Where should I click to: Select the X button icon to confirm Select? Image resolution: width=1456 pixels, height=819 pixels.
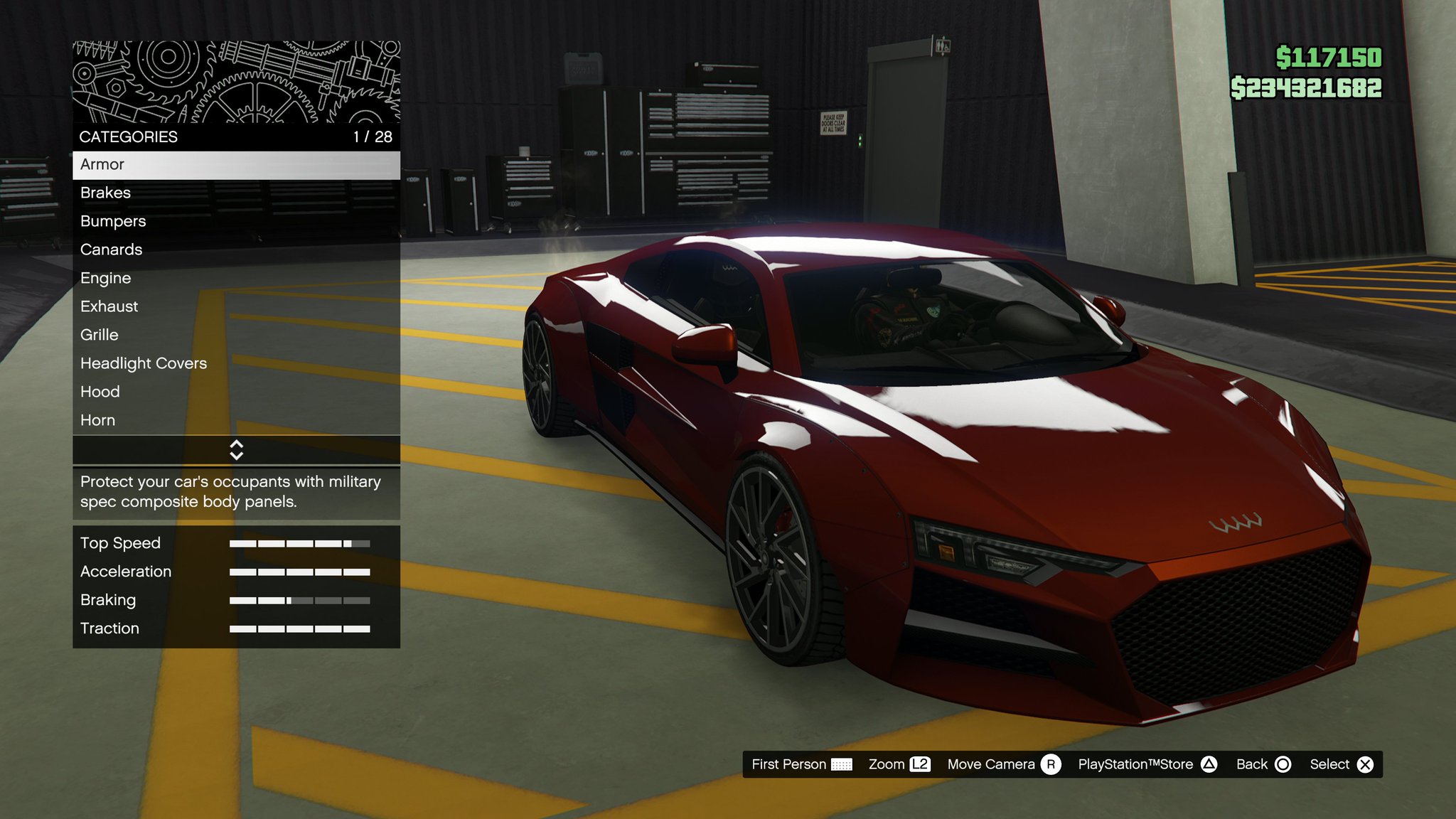[x=1366, y=764]
